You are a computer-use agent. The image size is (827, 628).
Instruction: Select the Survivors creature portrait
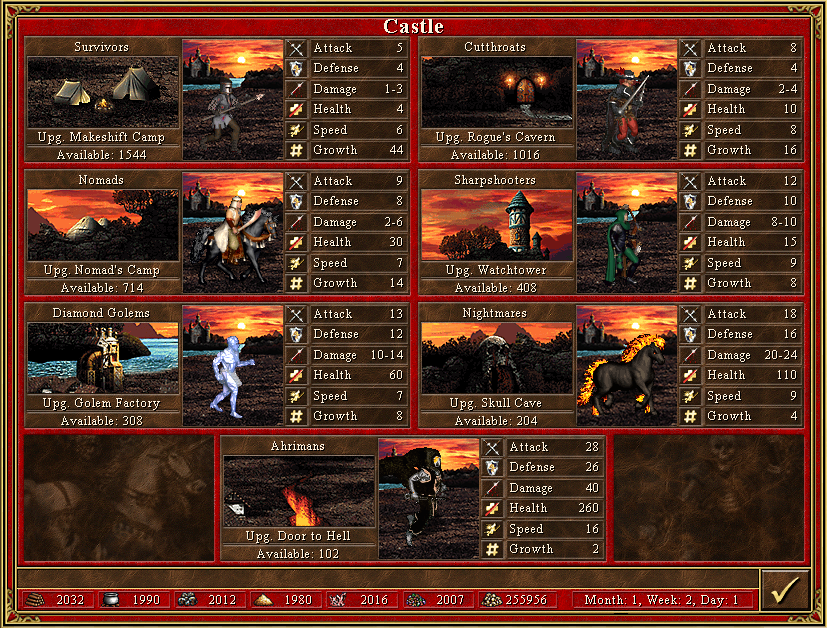tap(233, 100)
